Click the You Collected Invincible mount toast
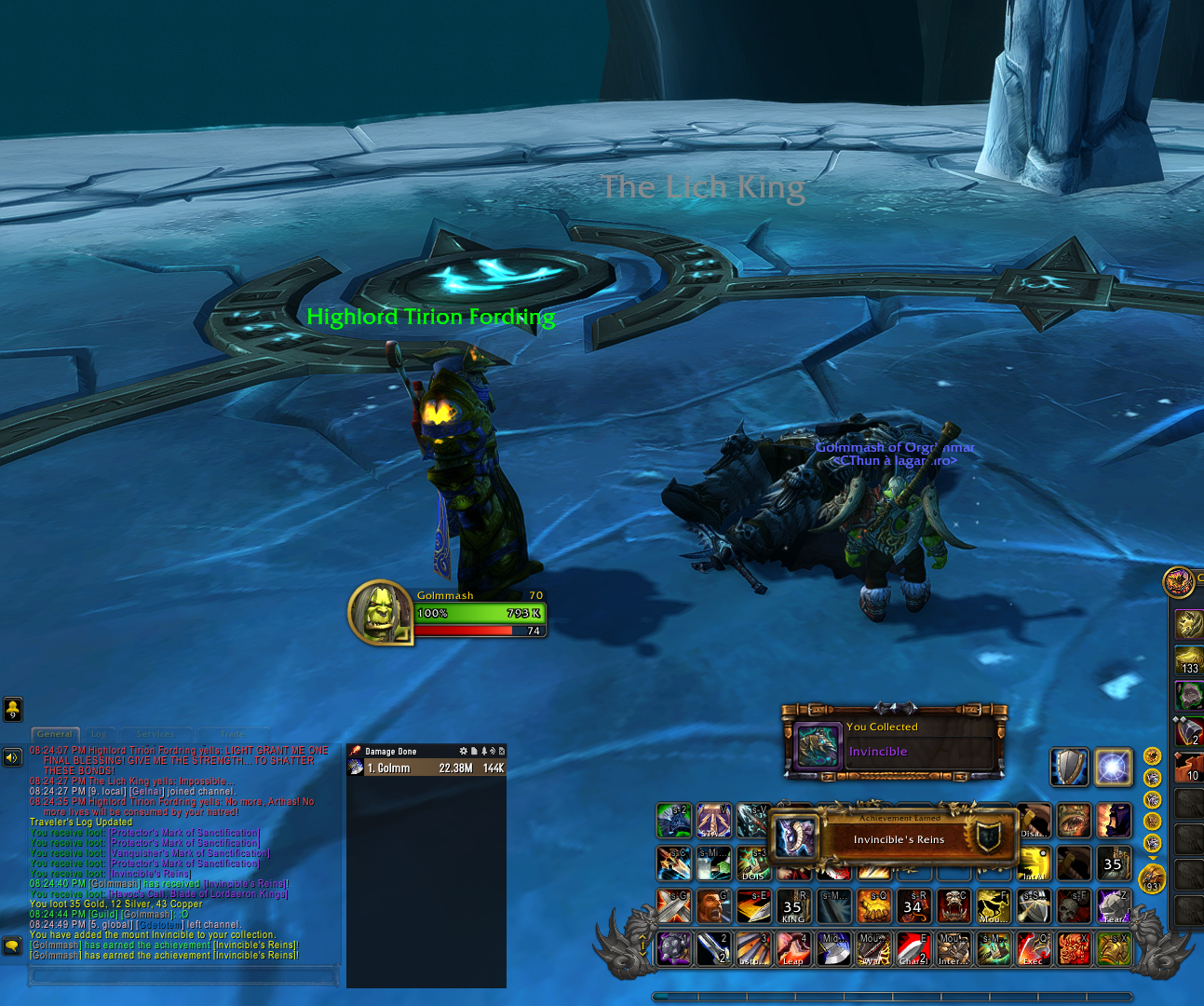 click(x=894, y=741)
